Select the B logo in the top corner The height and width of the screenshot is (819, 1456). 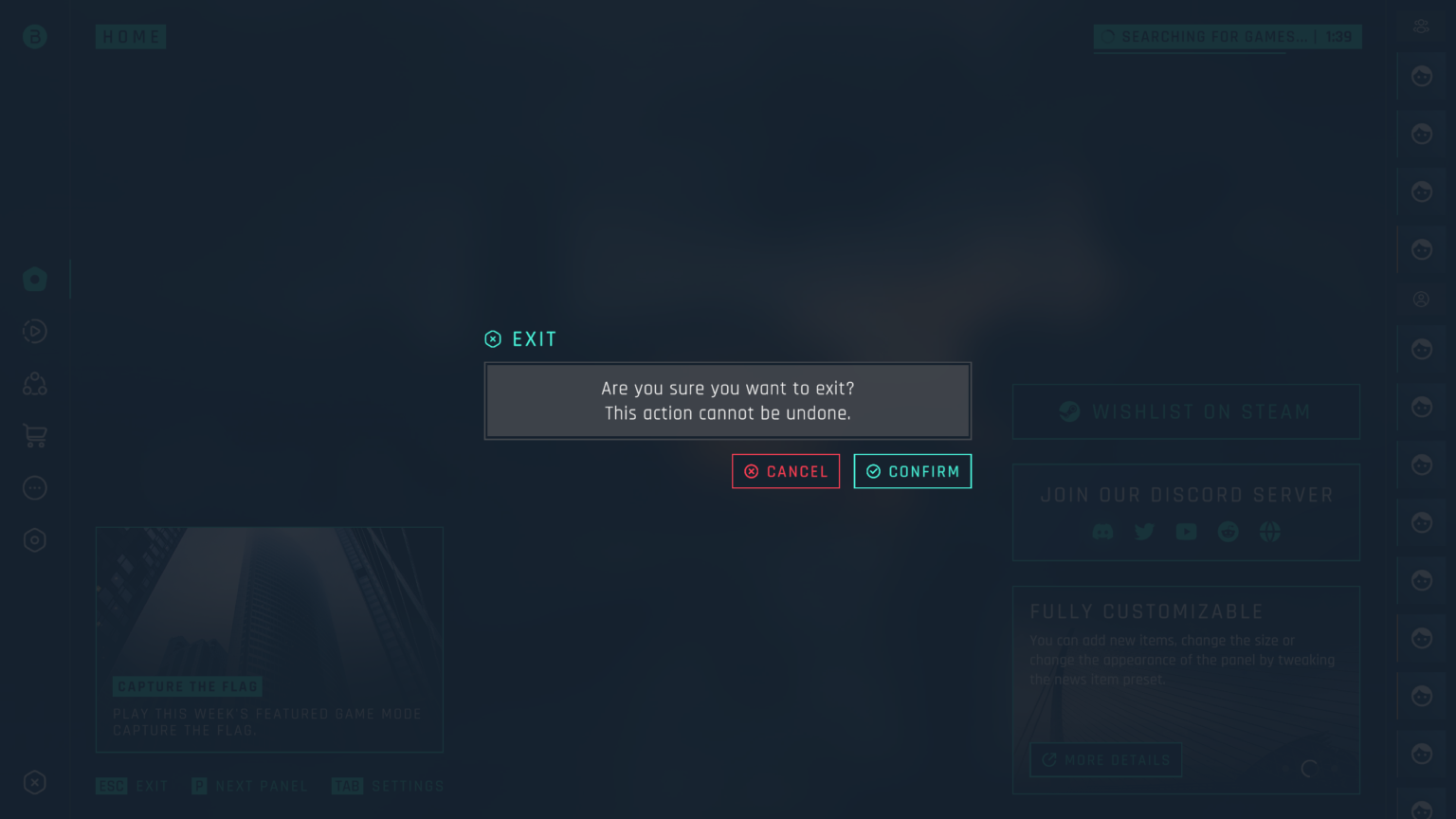[34, 36]
